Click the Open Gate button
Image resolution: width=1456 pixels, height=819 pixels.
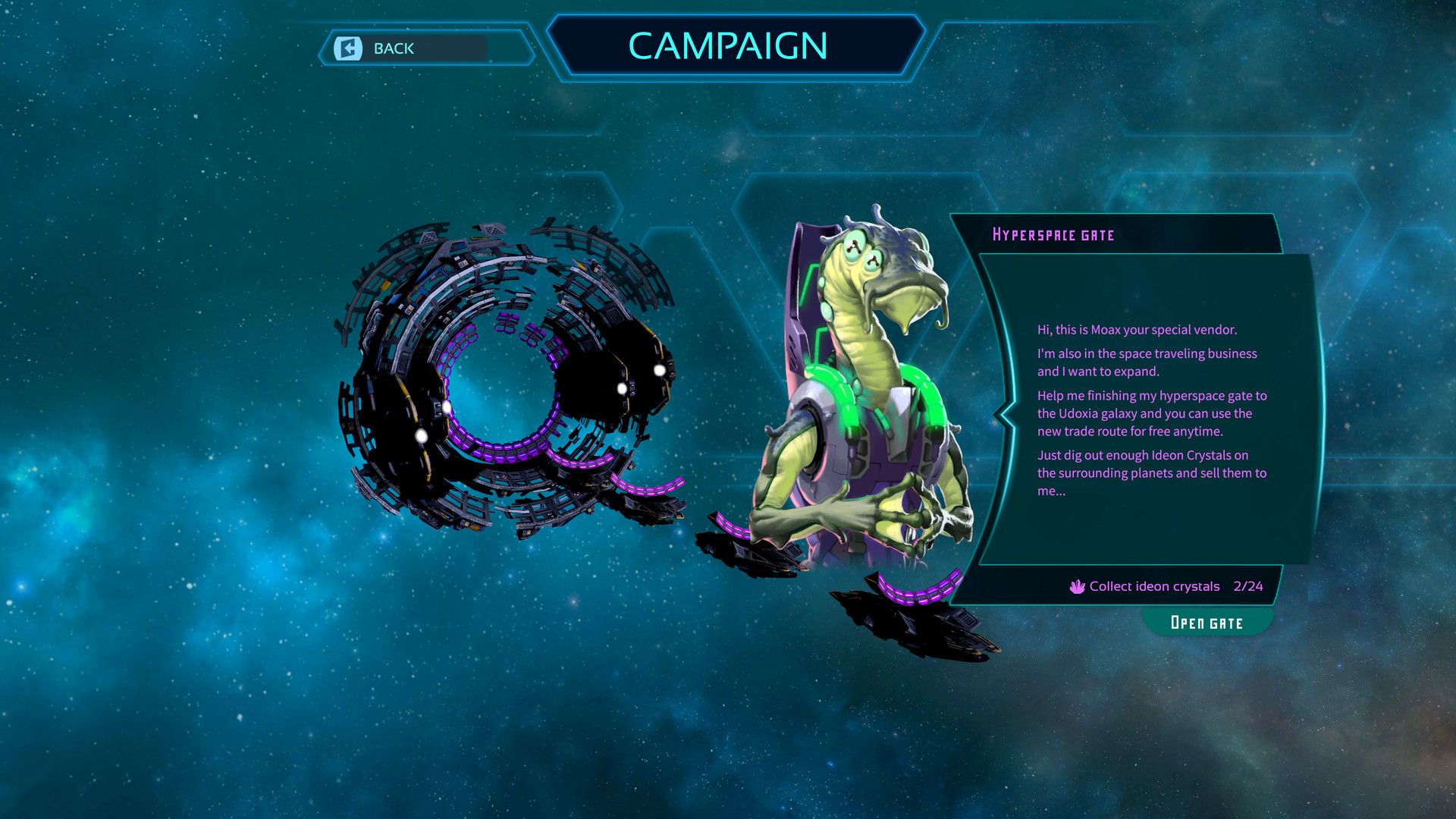[1207, 623]
